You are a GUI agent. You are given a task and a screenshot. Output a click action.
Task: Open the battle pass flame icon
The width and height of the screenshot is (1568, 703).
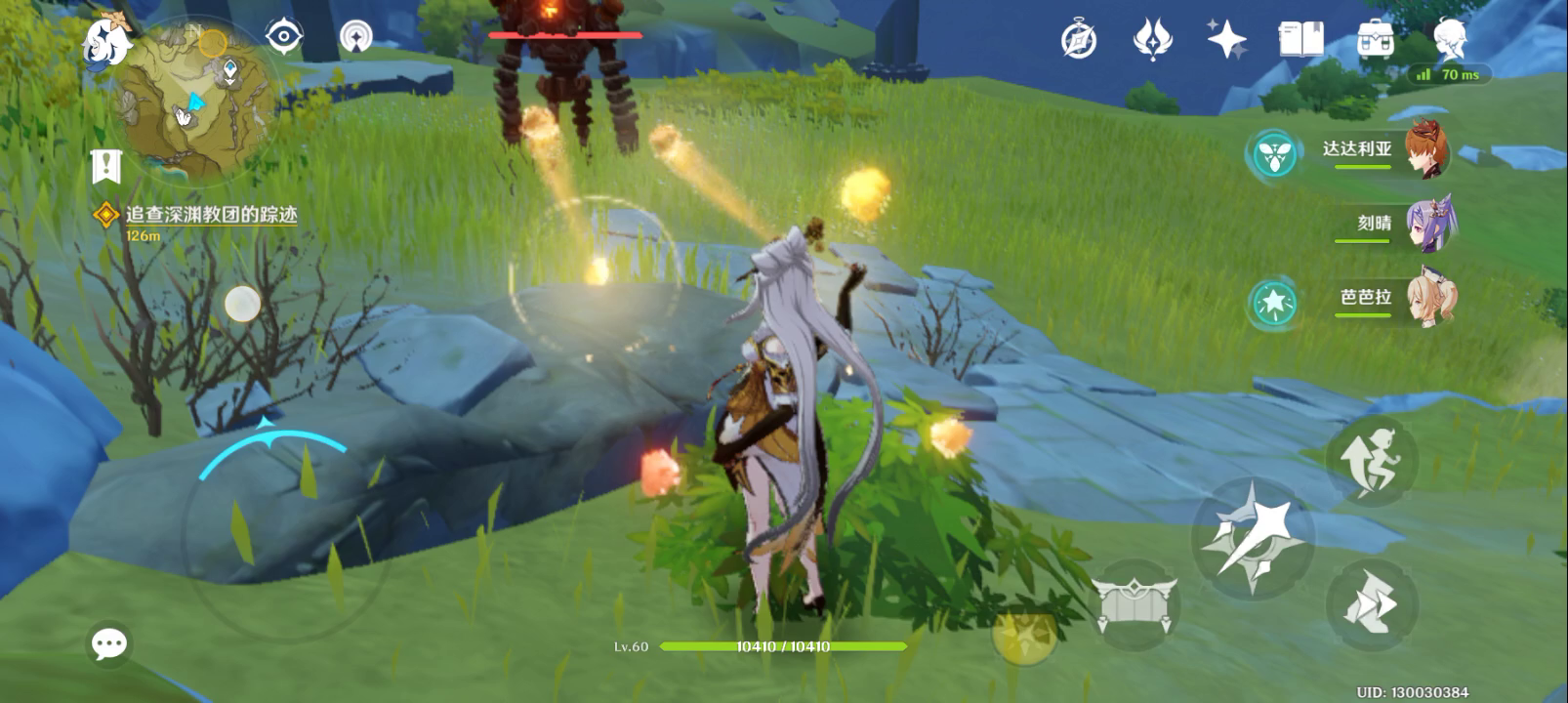click(x=1152, y=40)
